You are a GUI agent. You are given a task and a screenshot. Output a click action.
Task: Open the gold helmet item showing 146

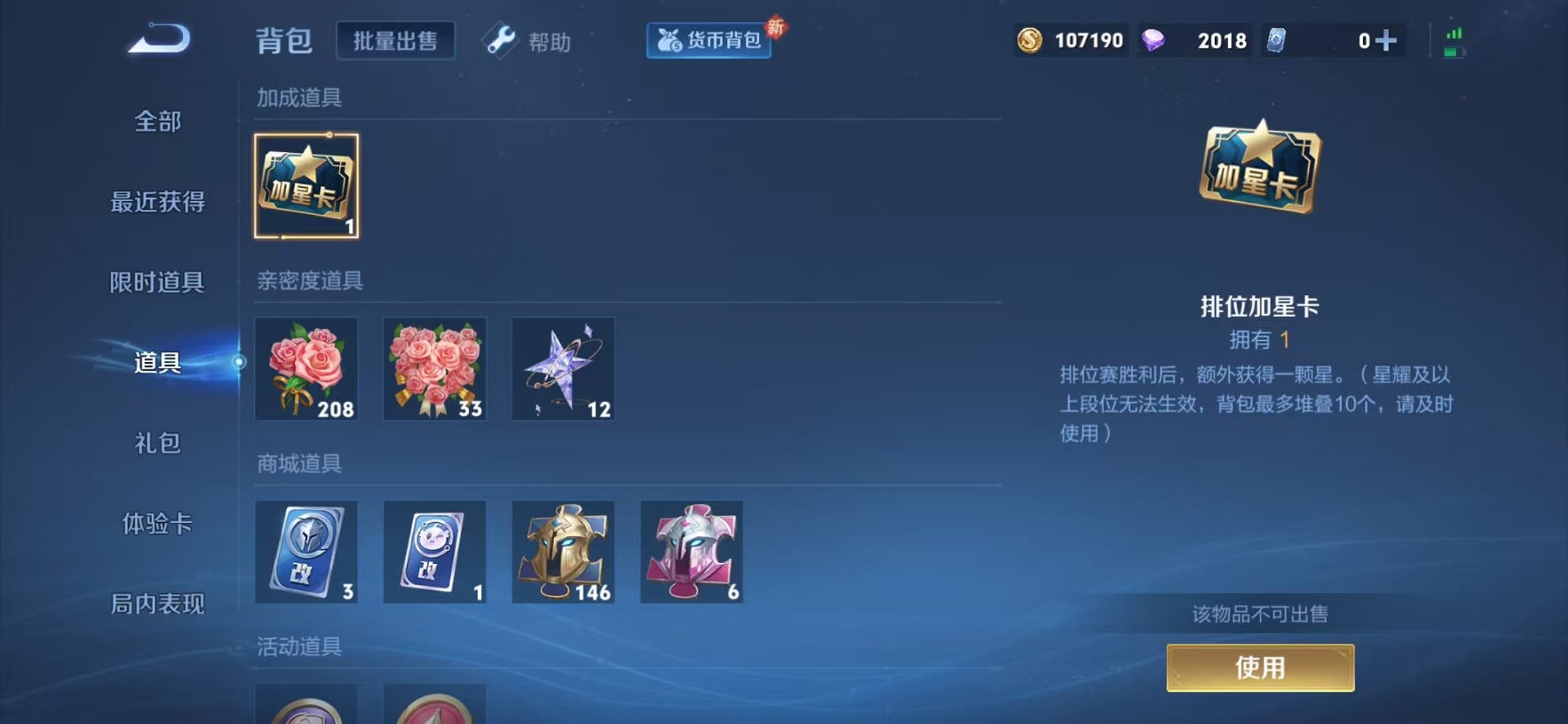click(x=563, y=552)
